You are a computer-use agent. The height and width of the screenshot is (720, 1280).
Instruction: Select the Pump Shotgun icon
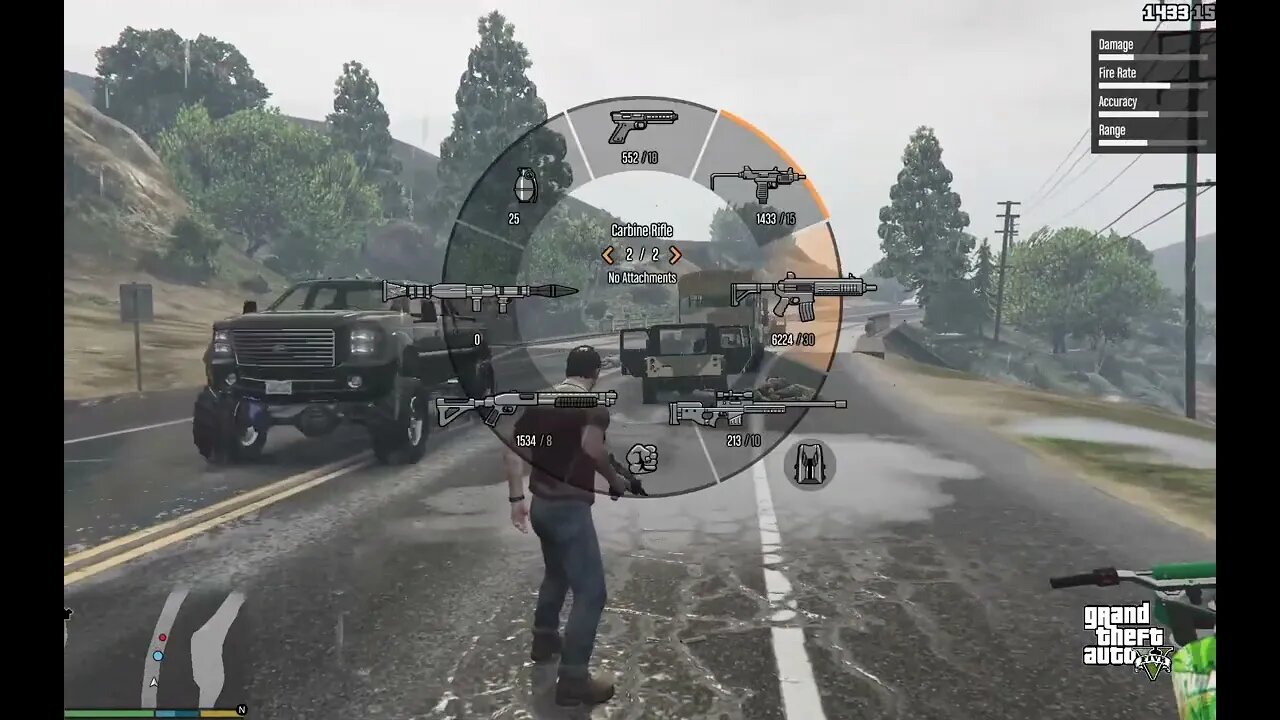(525, 405)
